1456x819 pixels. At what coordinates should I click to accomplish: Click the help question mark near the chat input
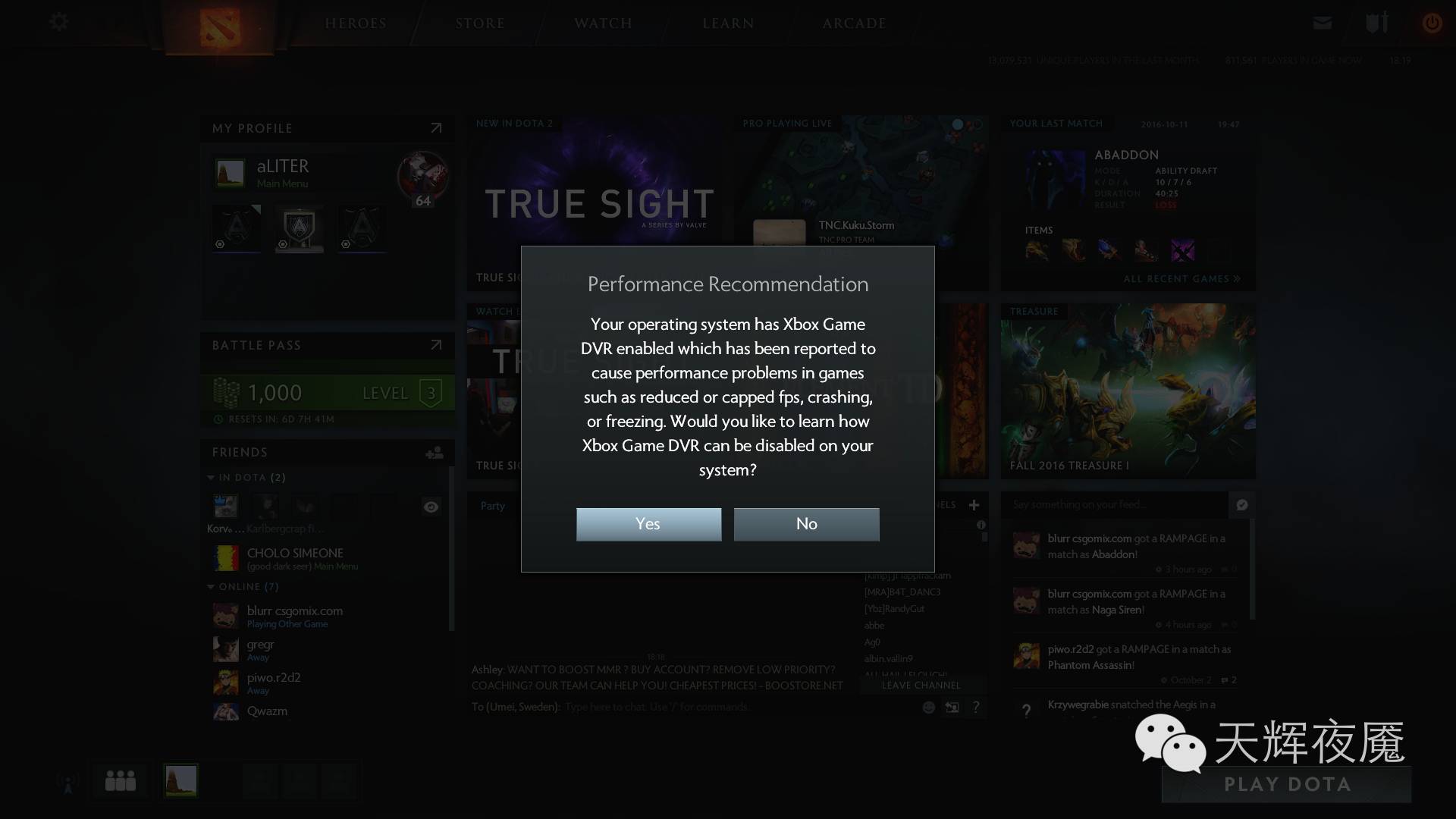pyautogui.click(x=977, y=707)
